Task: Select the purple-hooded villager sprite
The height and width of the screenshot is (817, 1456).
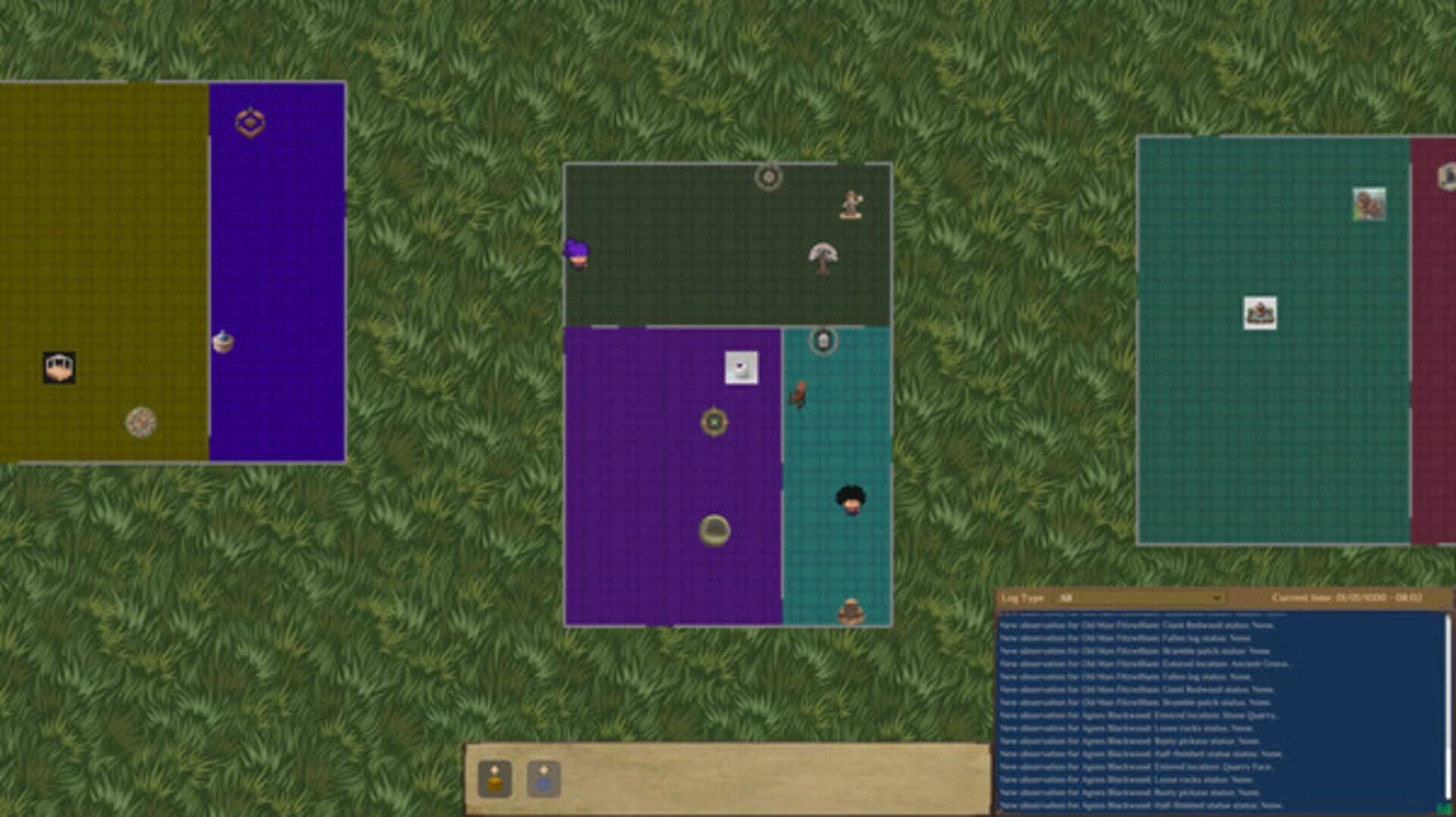Action: coord(576,252)
